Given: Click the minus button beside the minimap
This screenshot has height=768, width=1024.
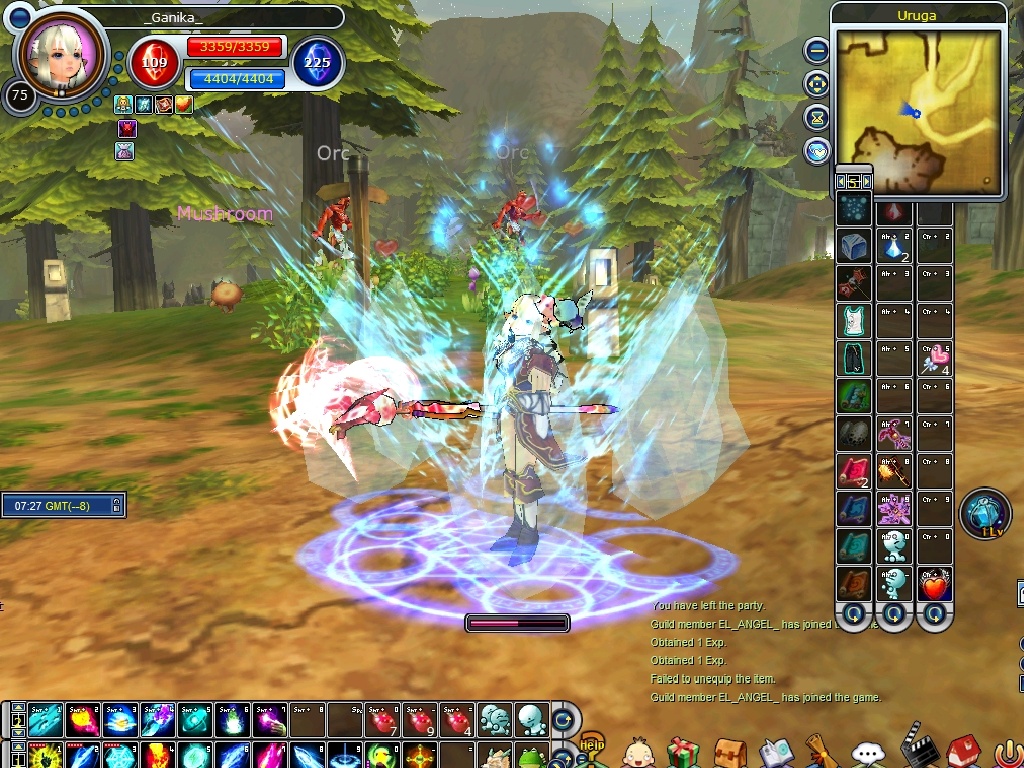Looking at the screenshot, I should click(817, 50).
